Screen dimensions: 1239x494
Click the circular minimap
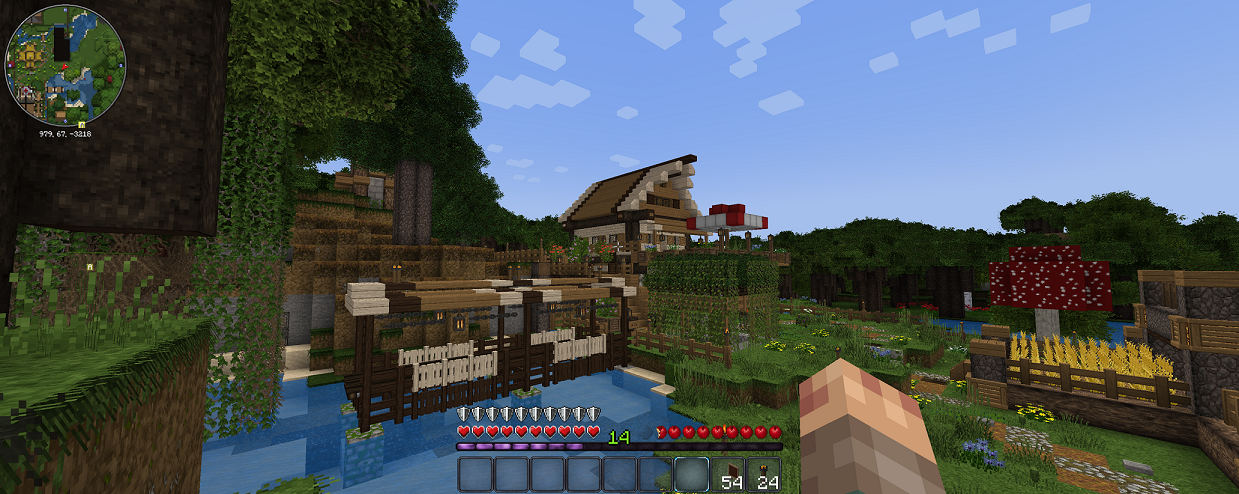65,64
